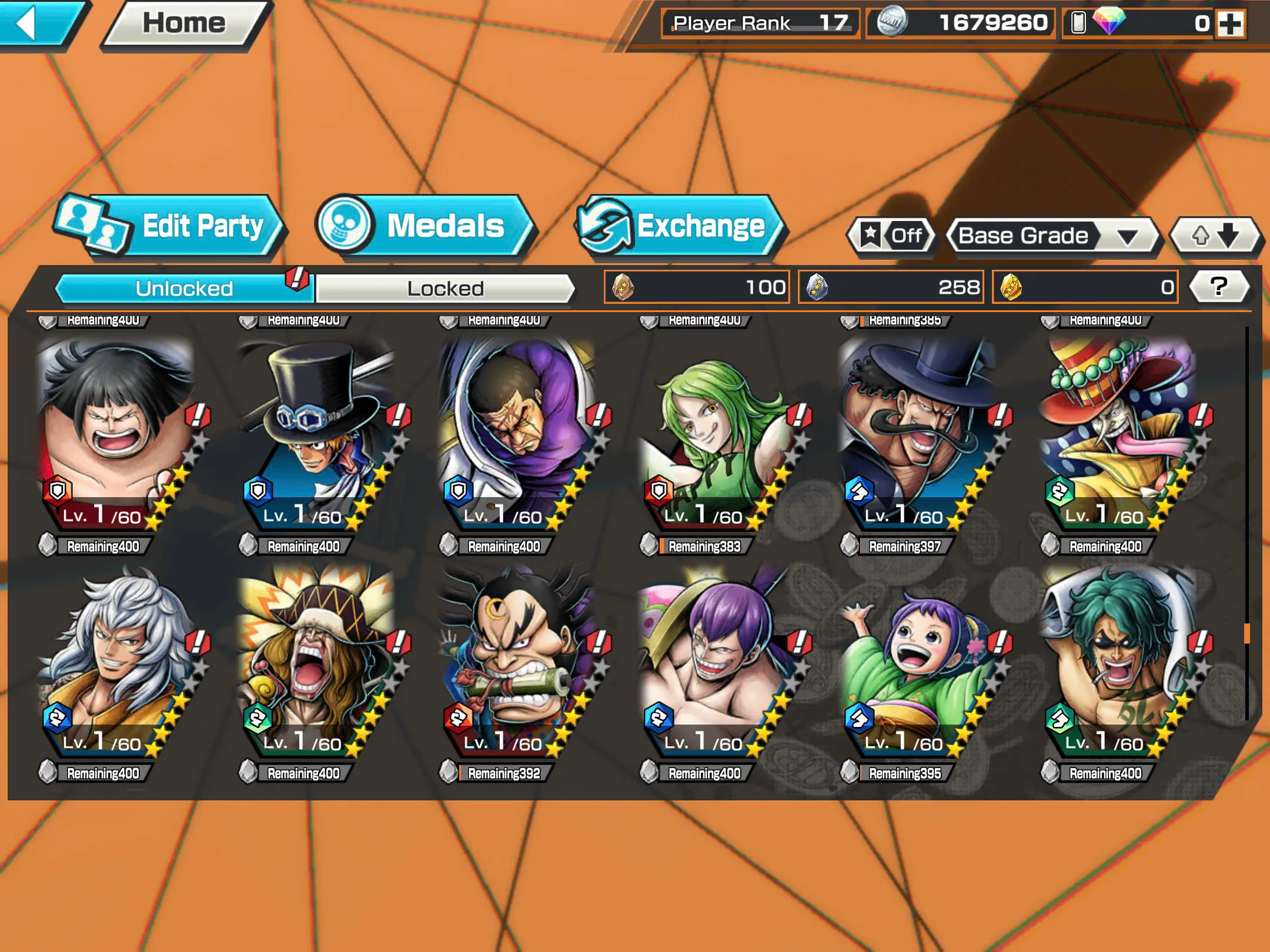Toggle the star favorite filter Off switch

(890, 235)
